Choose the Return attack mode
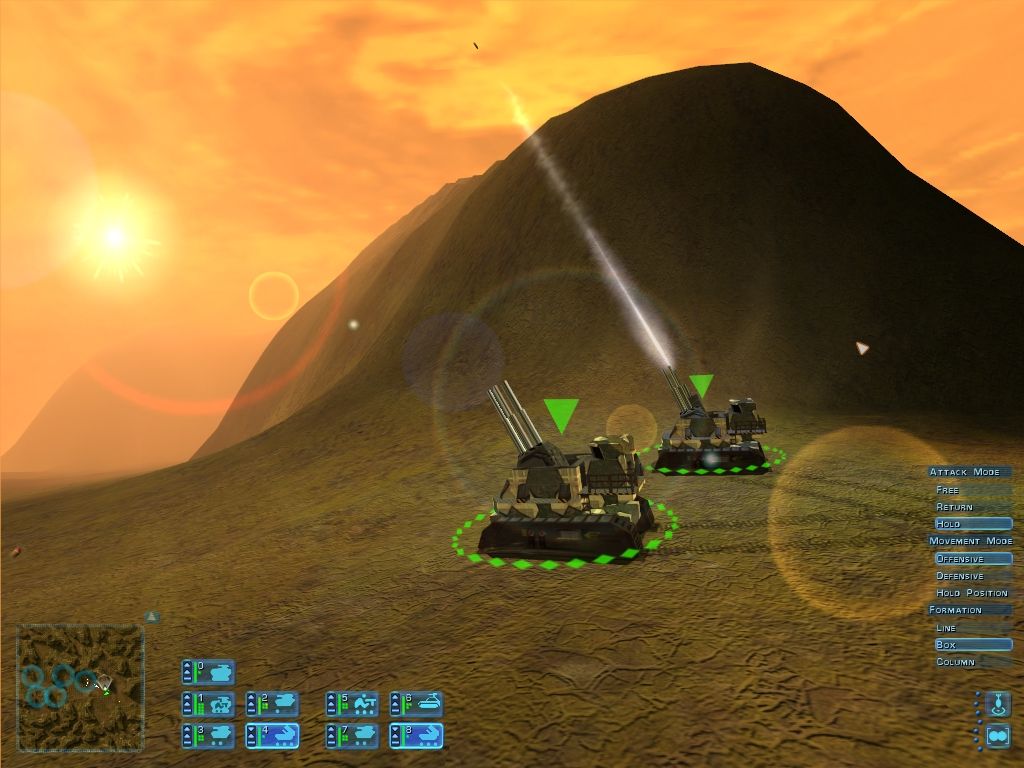Screen dimensions: 1024x768 coord(955,507)
